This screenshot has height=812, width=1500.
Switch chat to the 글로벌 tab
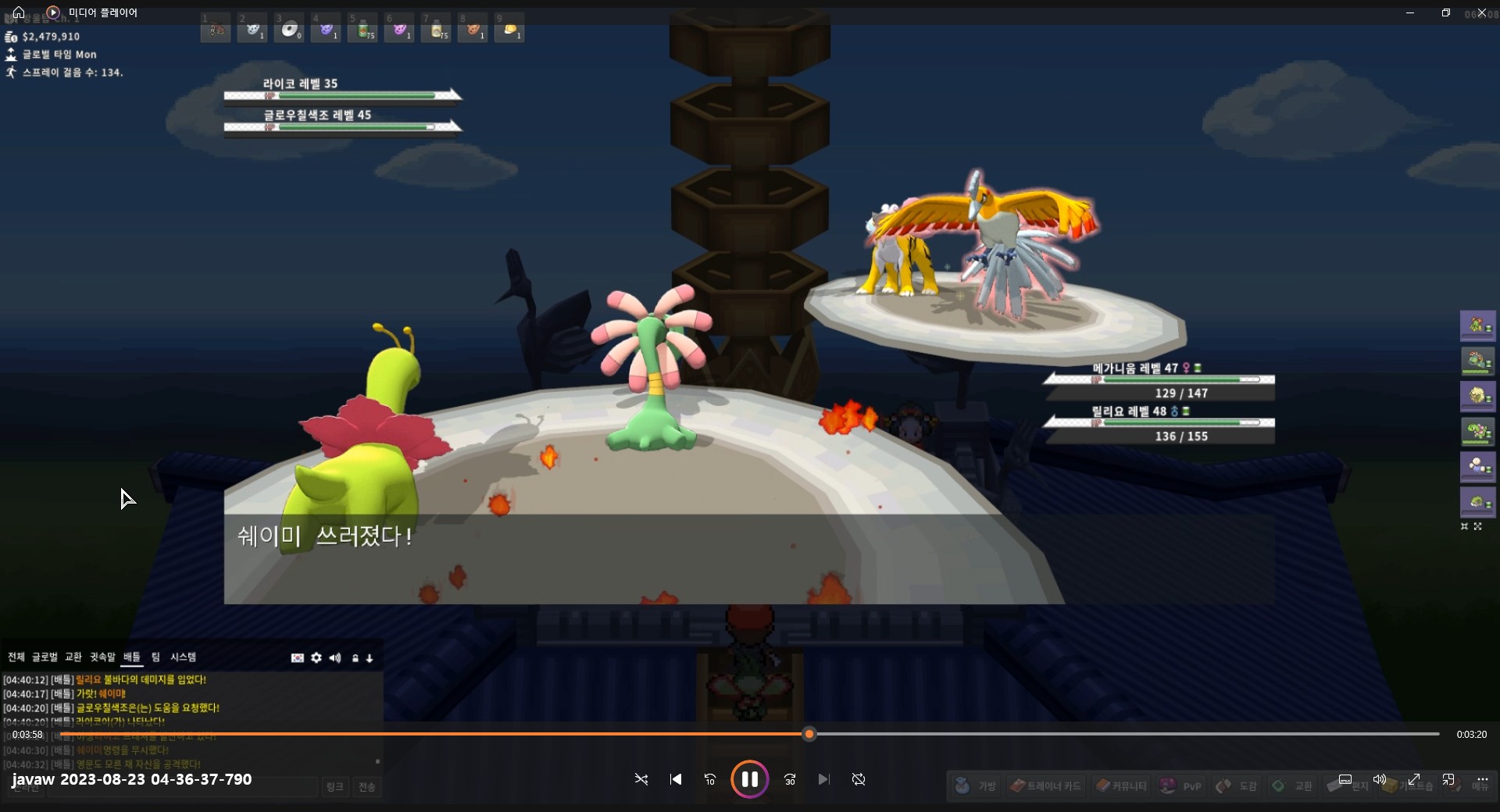pos(45,657)
